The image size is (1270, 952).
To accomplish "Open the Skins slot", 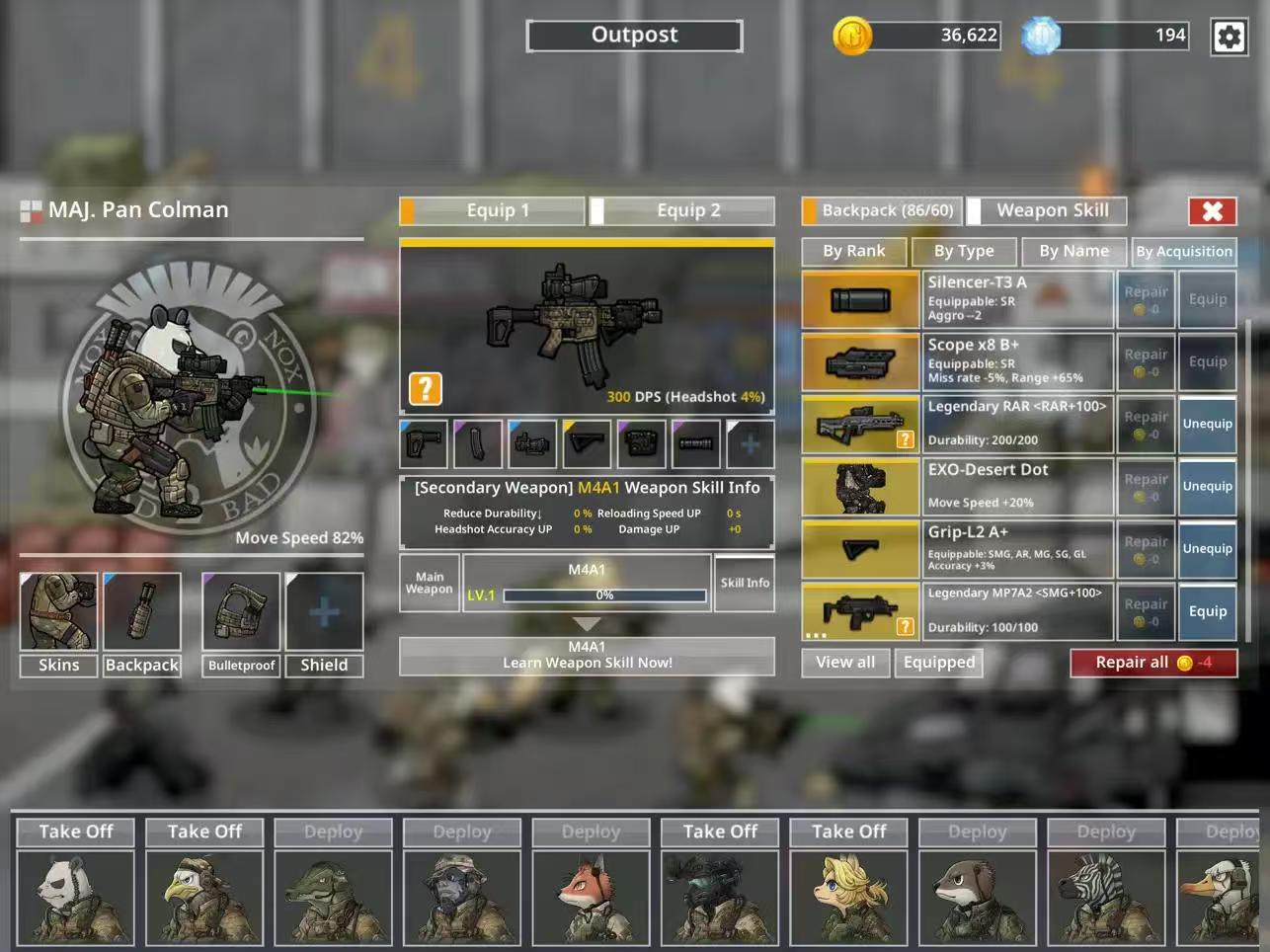I will pos(58,612).
